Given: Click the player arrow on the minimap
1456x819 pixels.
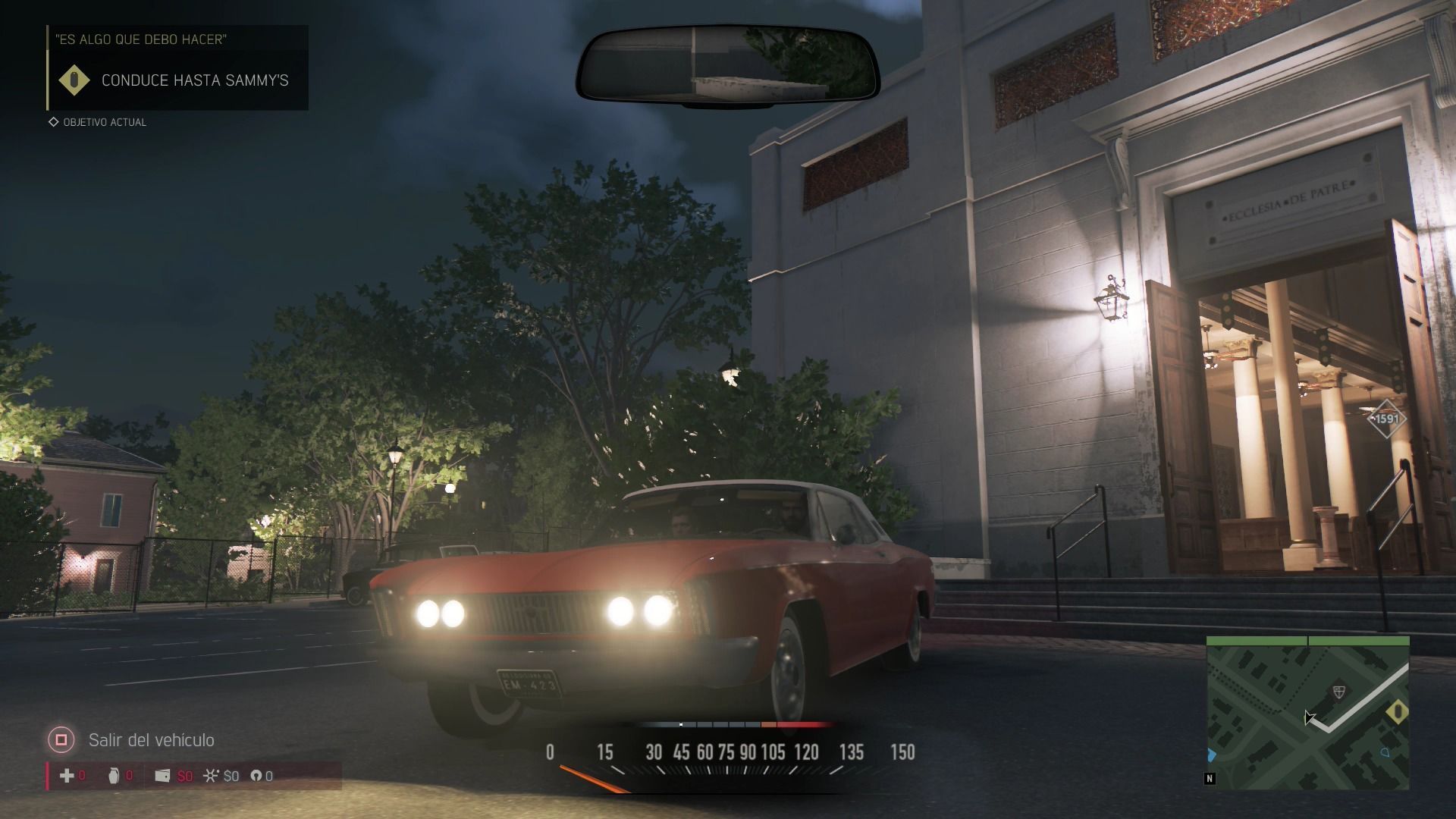Looking at the screenshot, I should (1308, 717).
